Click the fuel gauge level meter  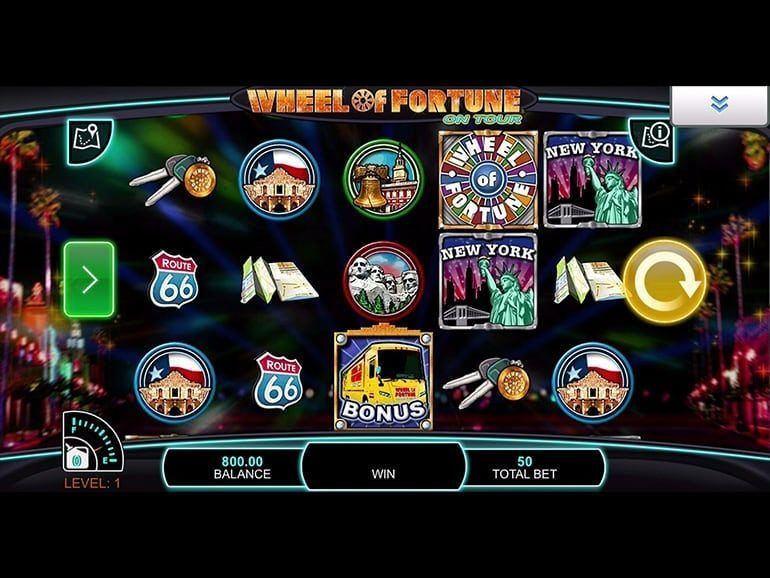pos(91,441)
